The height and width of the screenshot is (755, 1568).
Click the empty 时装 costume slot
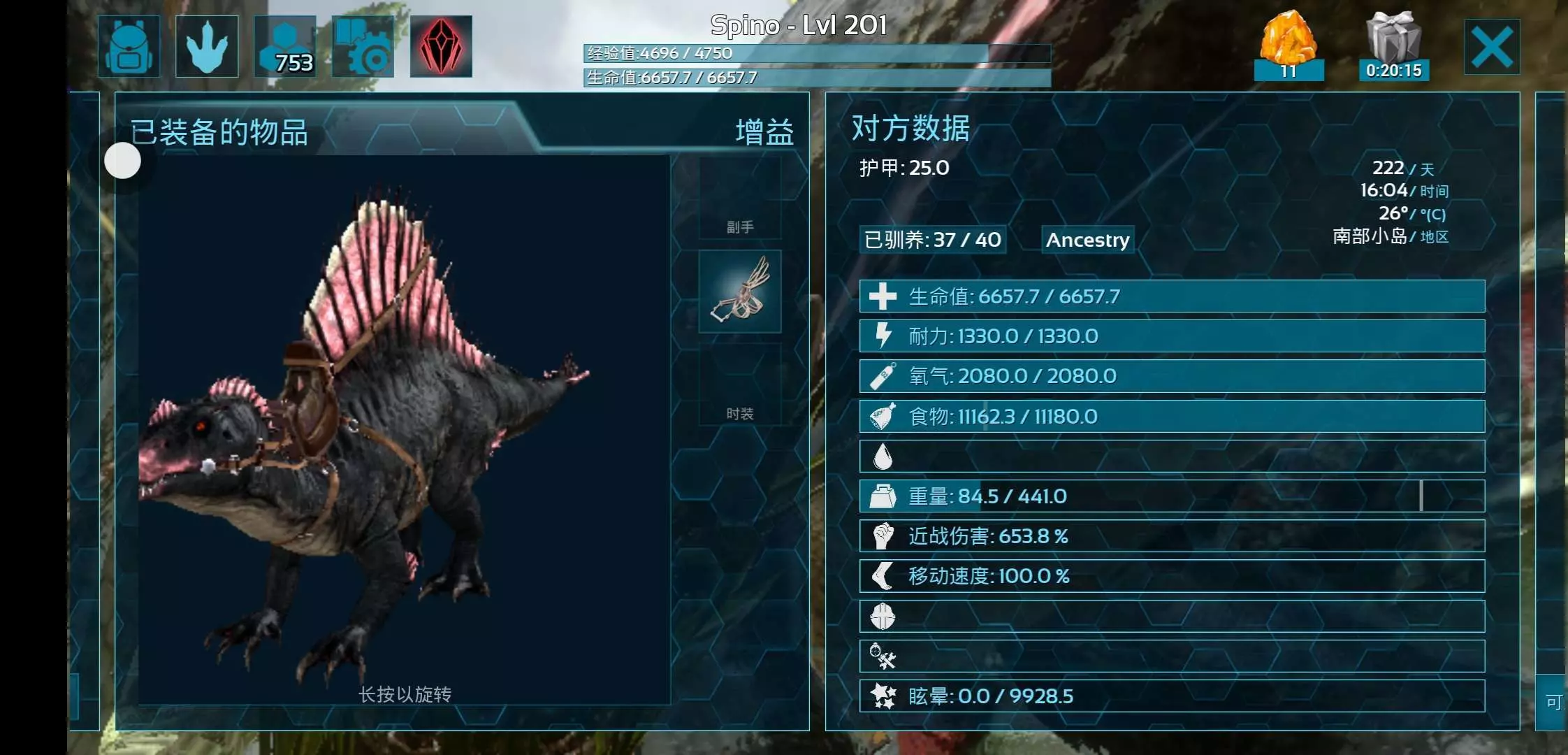coord(740,384)
